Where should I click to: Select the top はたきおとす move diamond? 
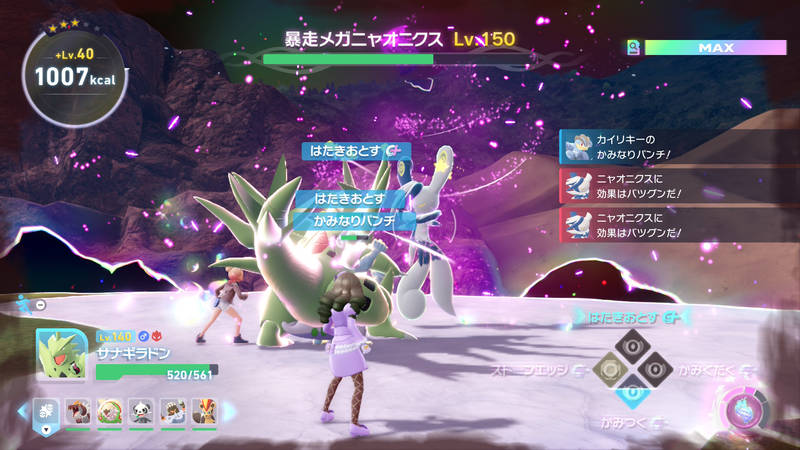pyautogui.click(x=631, y=347)
